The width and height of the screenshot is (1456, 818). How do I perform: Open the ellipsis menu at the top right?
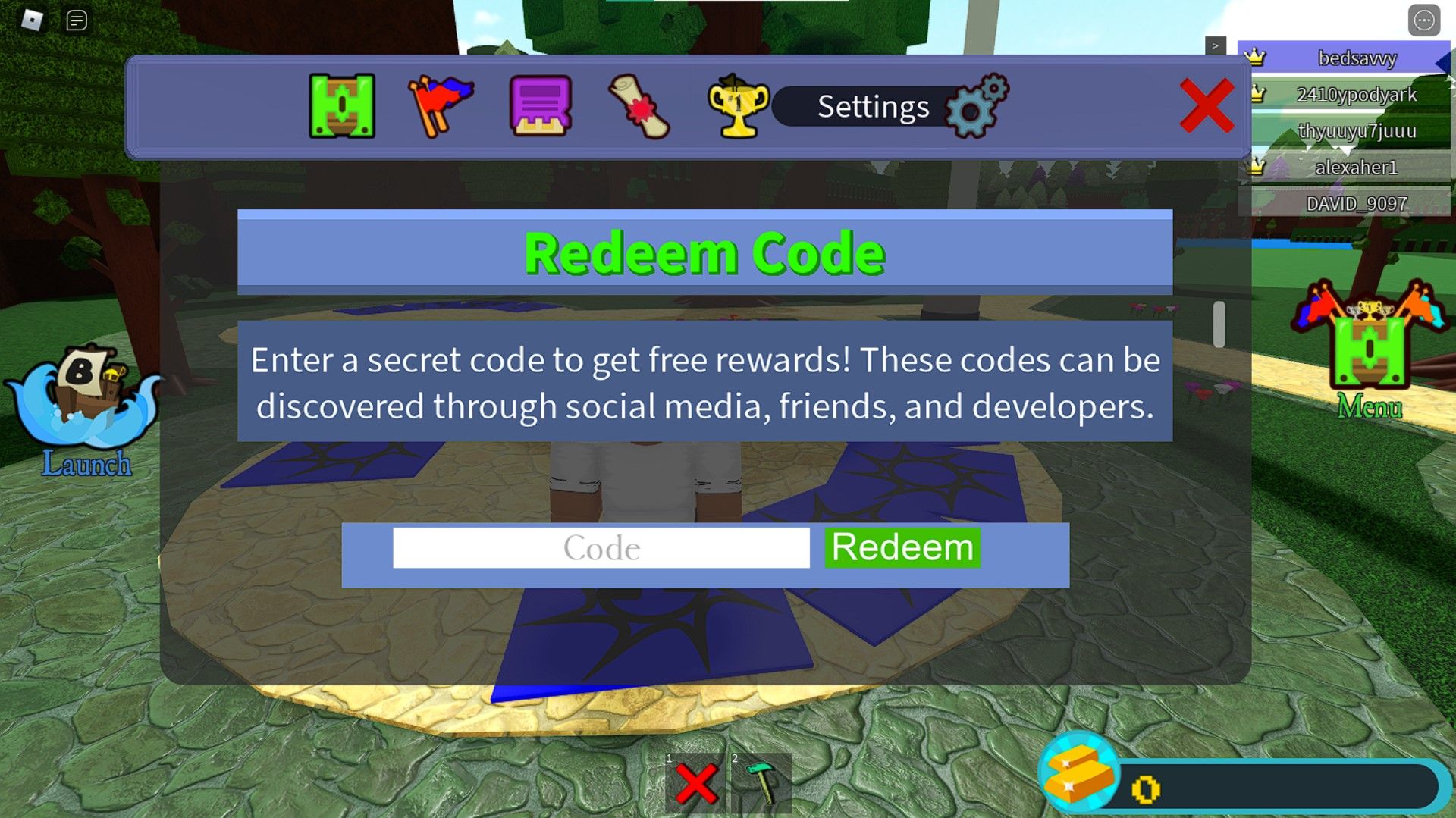(x=1424, y=20)
